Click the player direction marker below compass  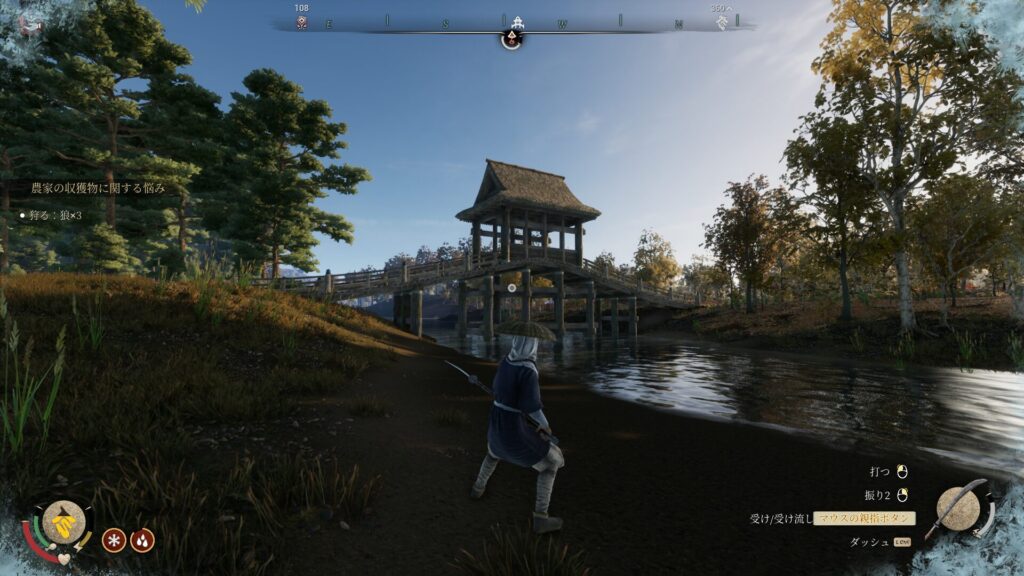(511, 40)
